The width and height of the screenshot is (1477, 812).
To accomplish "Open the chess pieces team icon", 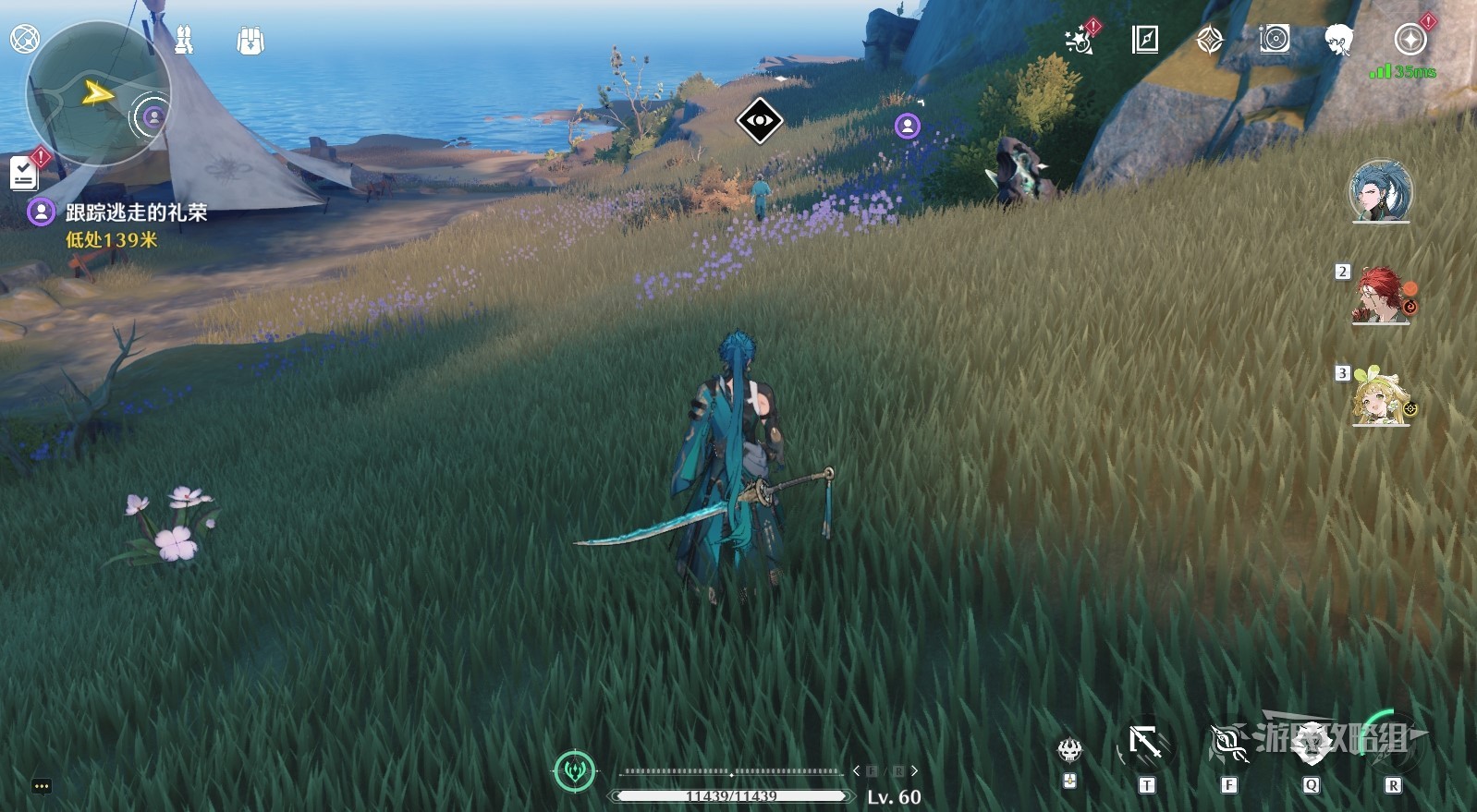I will point(184,40).
